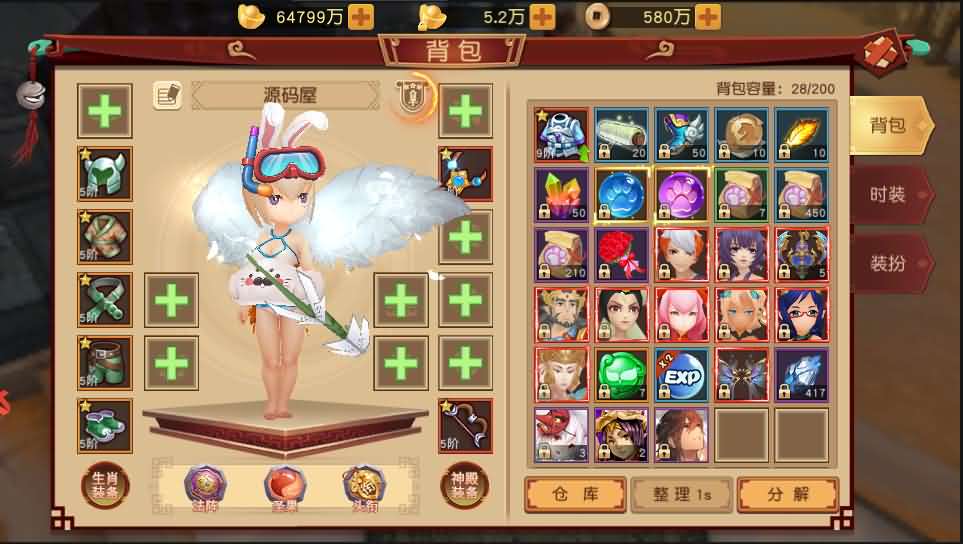Image resolution: width=963 pixels, height=544 pixels.
Task: Switch to the 时装 tab
Action: click(889, 194)
